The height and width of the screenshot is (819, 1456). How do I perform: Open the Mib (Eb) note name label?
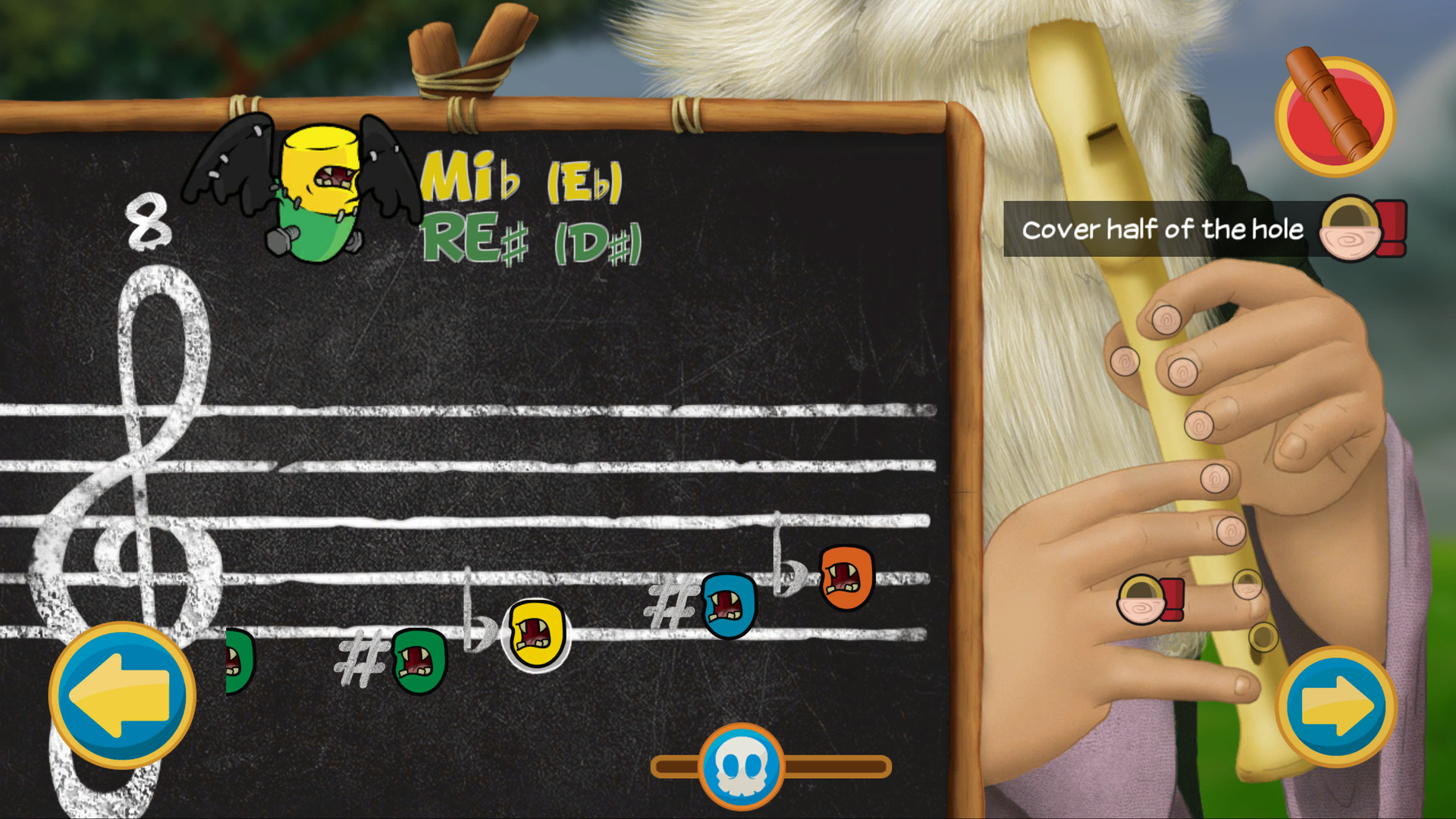point(523,178)
